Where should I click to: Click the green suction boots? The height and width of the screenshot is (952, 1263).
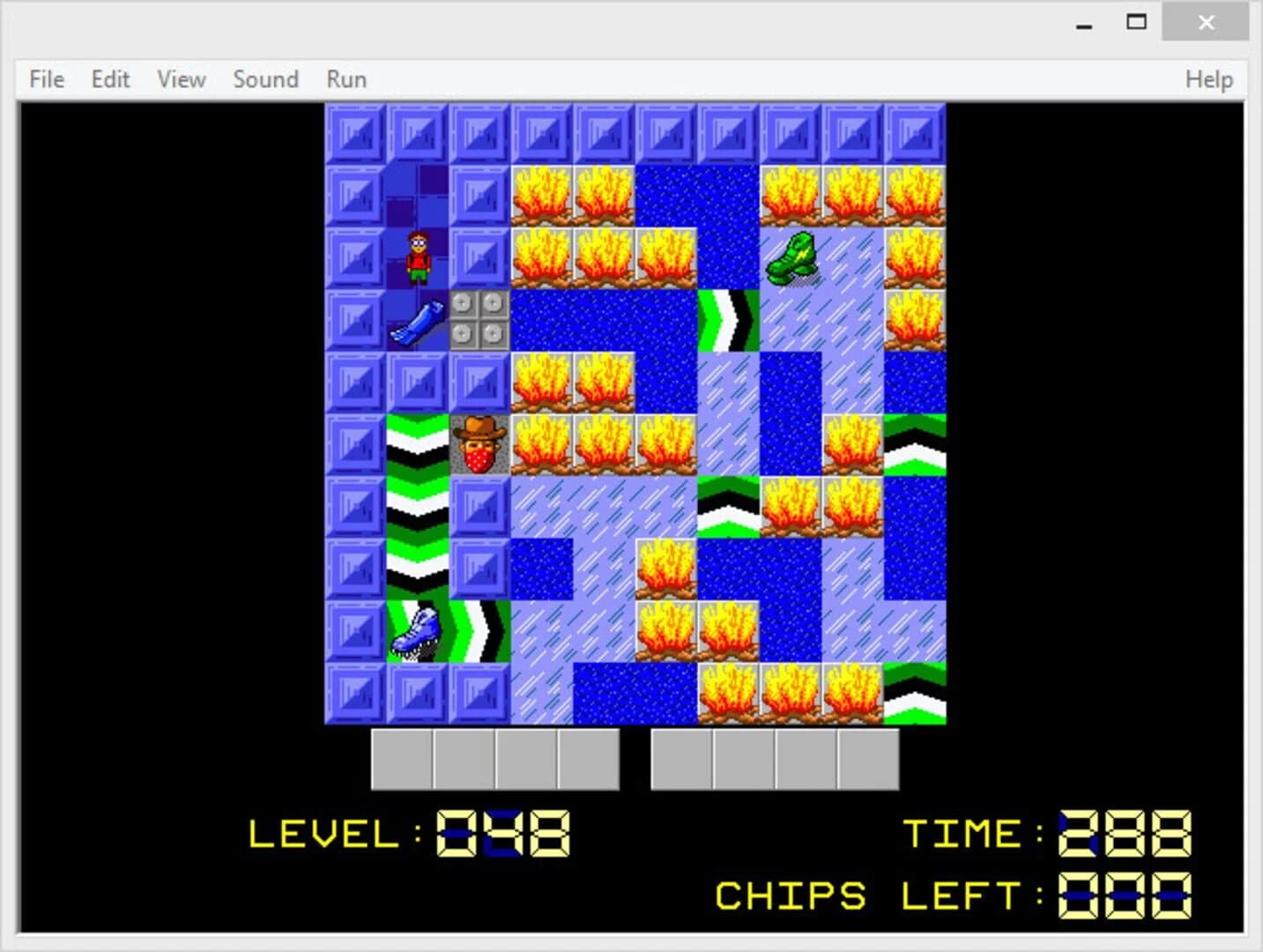(x=792, y=256)
